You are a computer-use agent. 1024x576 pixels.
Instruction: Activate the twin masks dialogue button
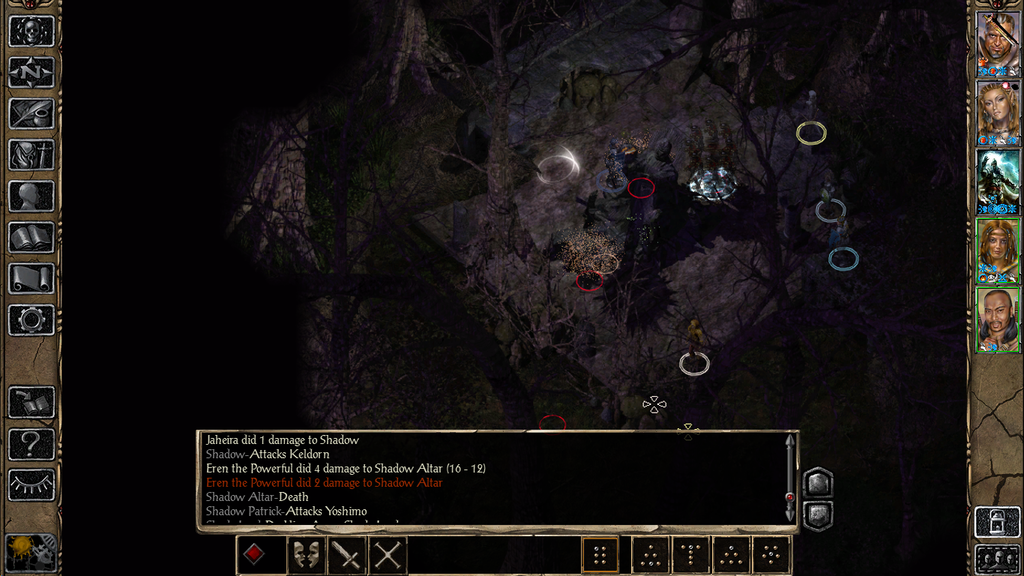click(x=304, y=554)
